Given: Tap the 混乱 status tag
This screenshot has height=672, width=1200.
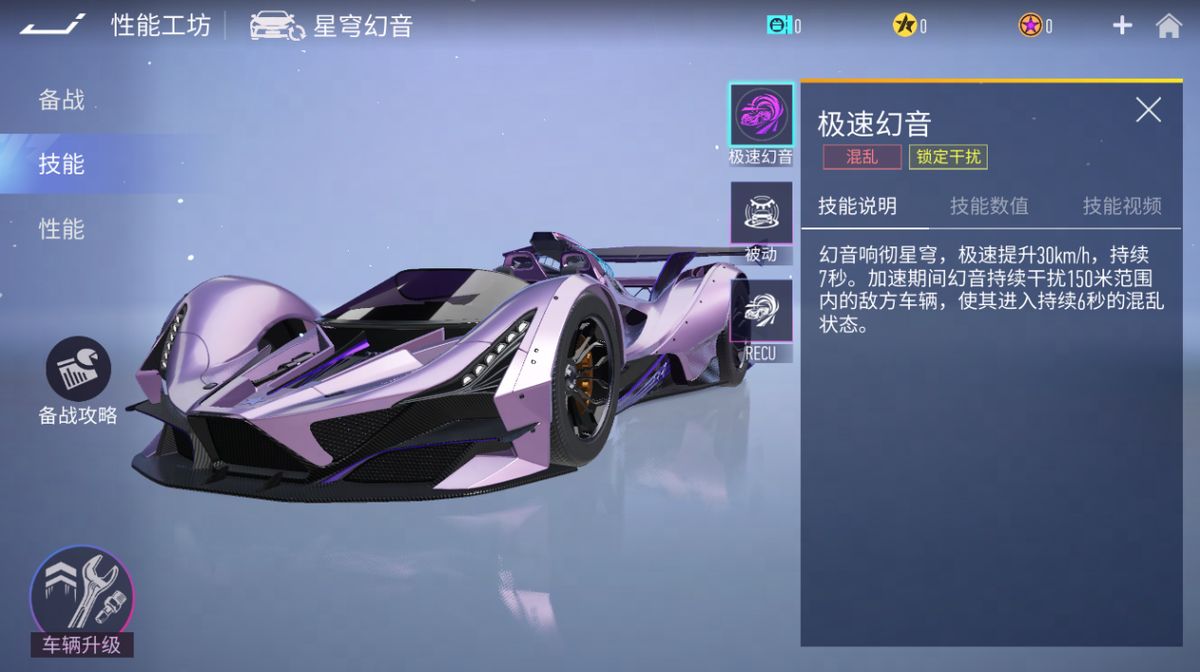Looking at the screenshot, I should pos(862,157).
